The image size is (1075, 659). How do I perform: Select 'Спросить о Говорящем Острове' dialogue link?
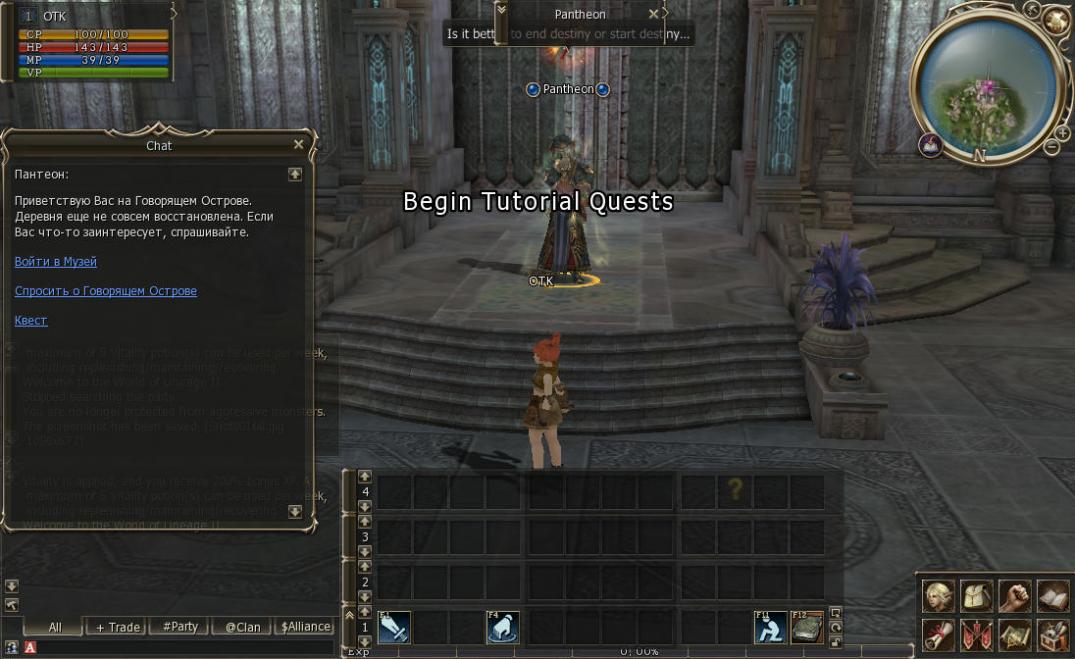point(106,291)
